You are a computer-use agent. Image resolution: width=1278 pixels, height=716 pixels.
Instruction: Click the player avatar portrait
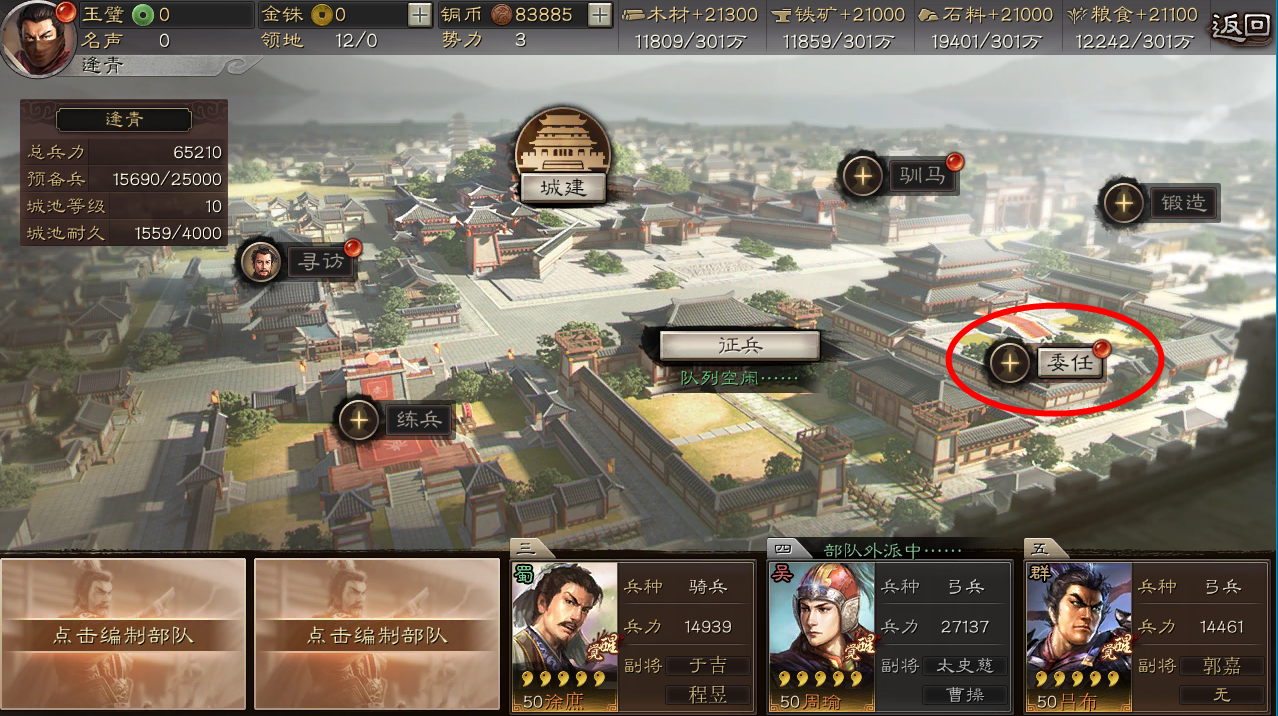coord(40,38)
